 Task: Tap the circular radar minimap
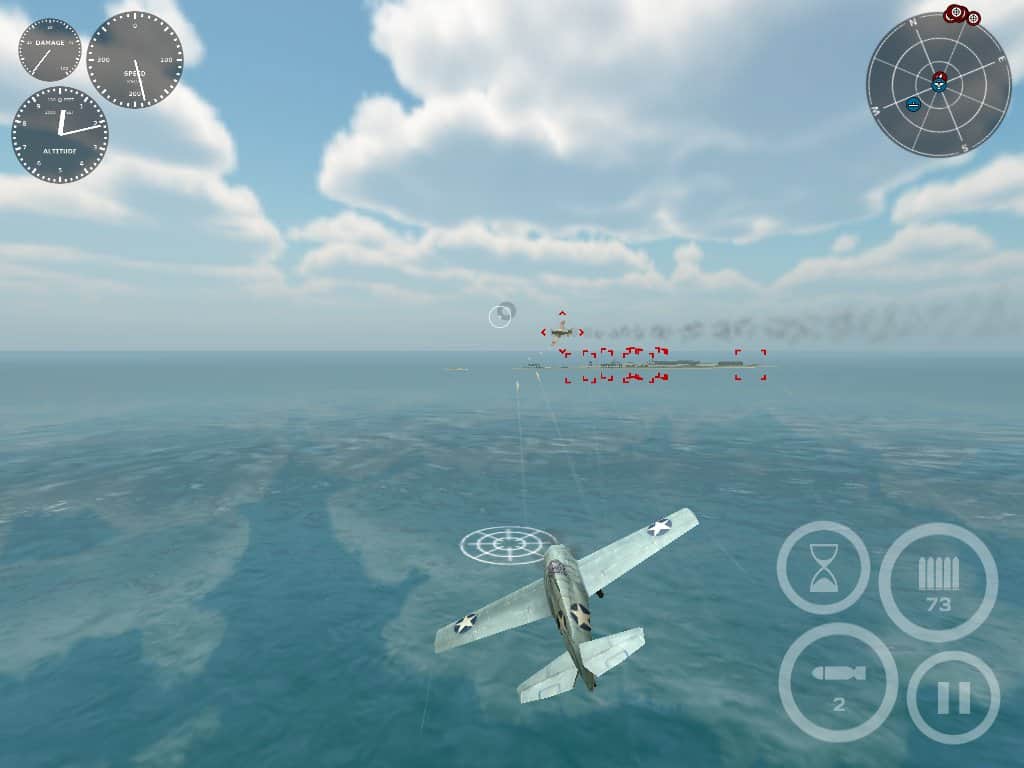[938, 84]
